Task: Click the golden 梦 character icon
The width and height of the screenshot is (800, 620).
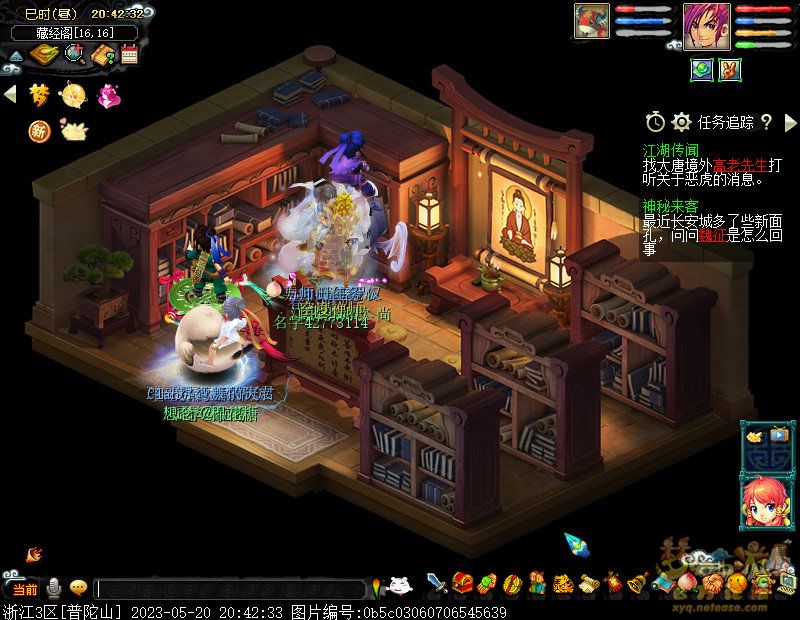Action: (39, 94)
